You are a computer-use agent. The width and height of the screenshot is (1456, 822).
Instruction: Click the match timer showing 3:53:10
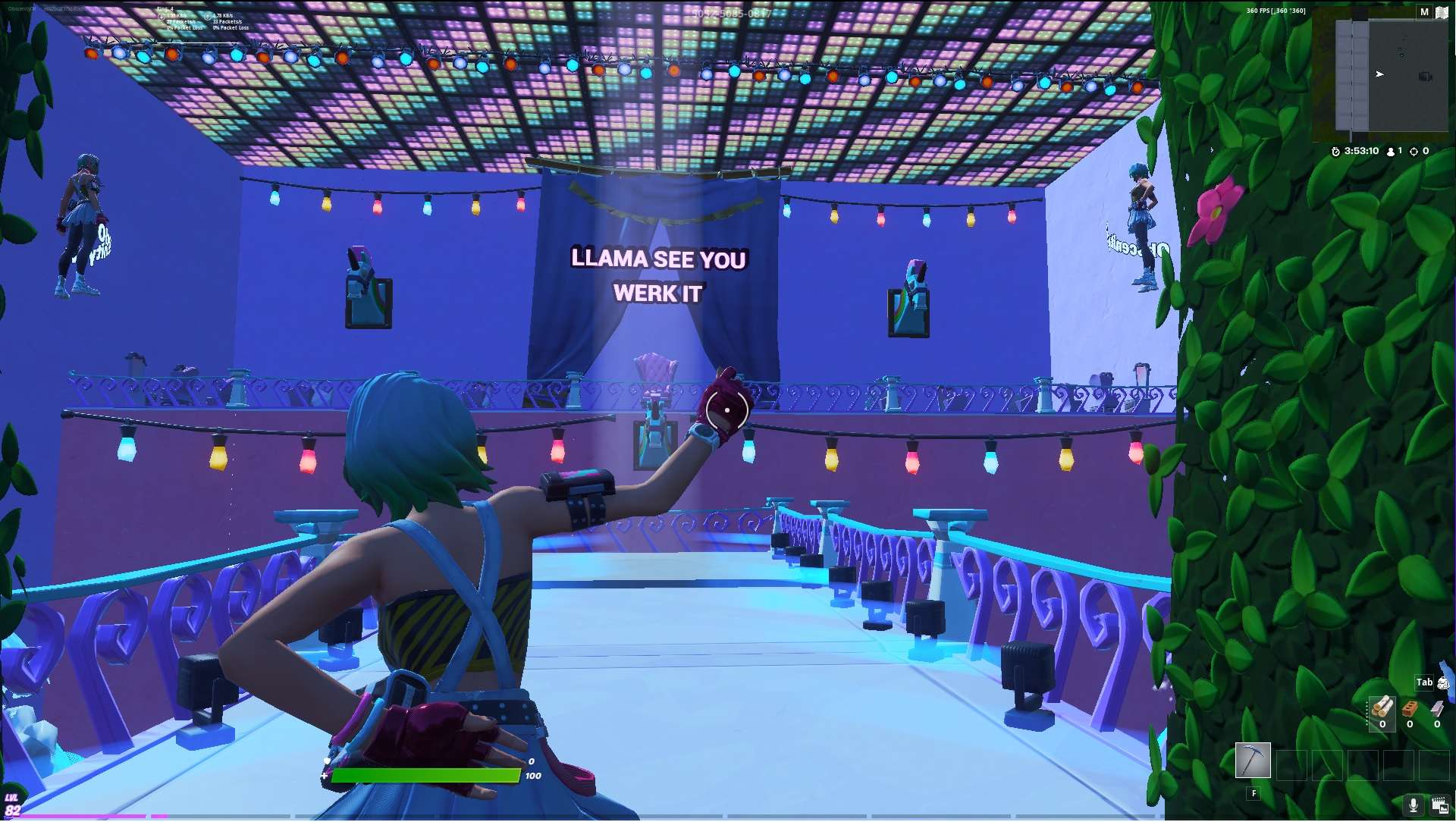click(x=1357, y=151)
